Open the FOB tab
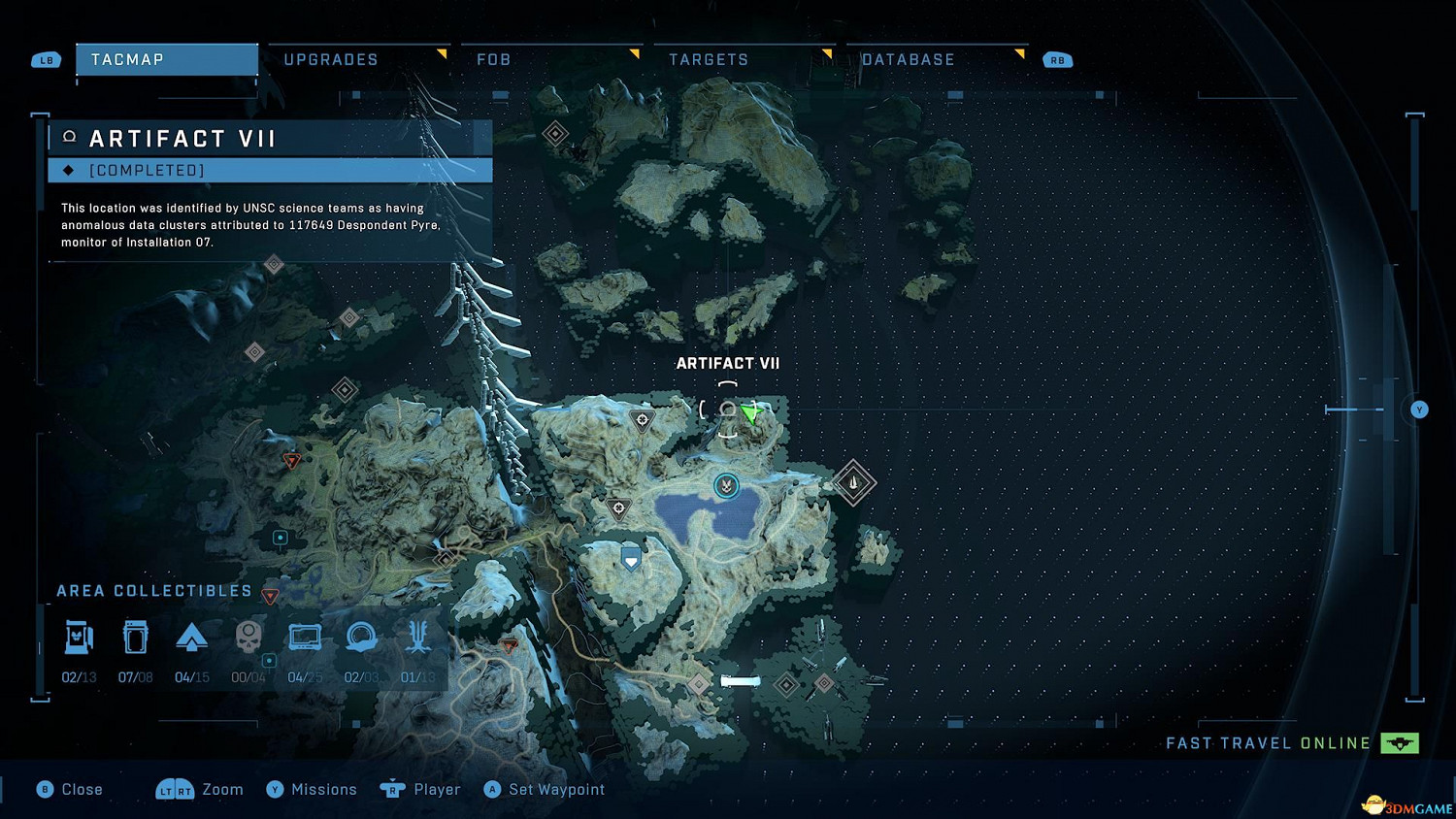1456x819 pixels. pyautogui.click(x=493, y=60)
